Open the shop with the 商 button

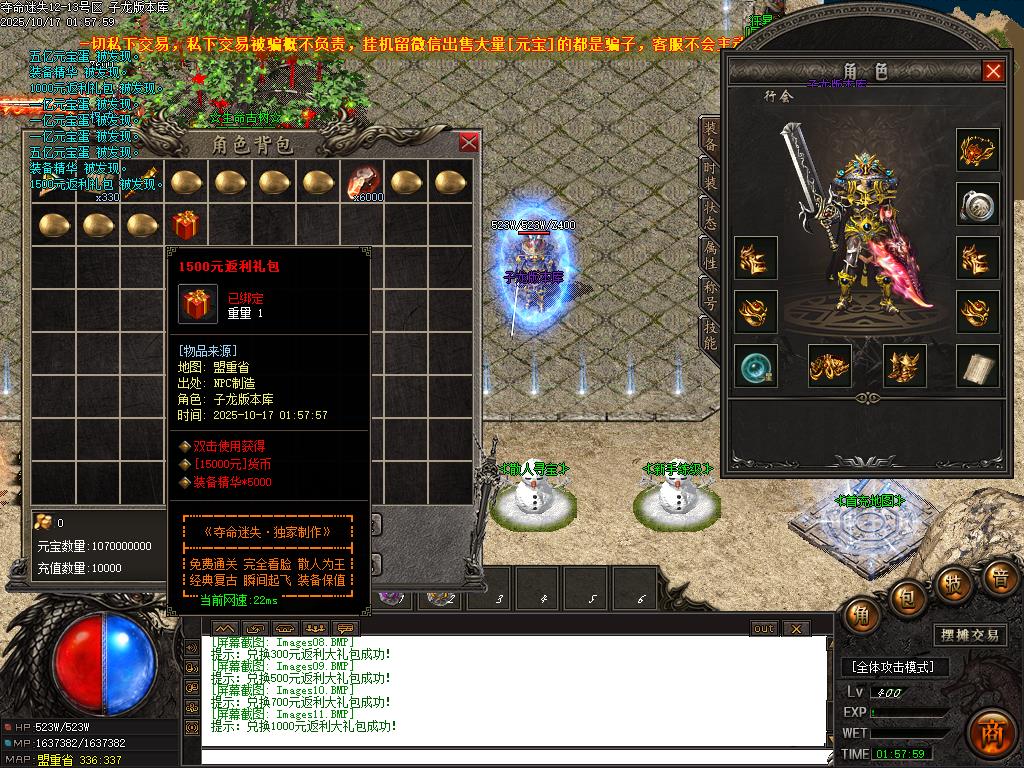click(992, 731)
